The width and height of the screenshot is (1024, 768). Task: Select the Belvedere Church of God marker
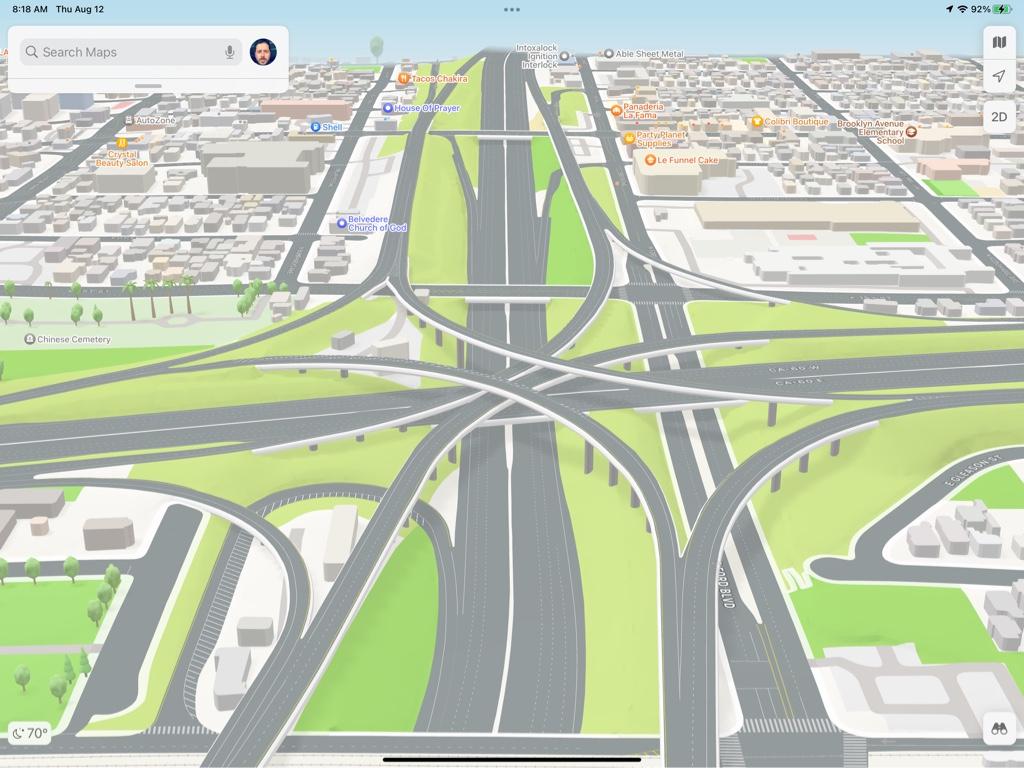point(341,223)
